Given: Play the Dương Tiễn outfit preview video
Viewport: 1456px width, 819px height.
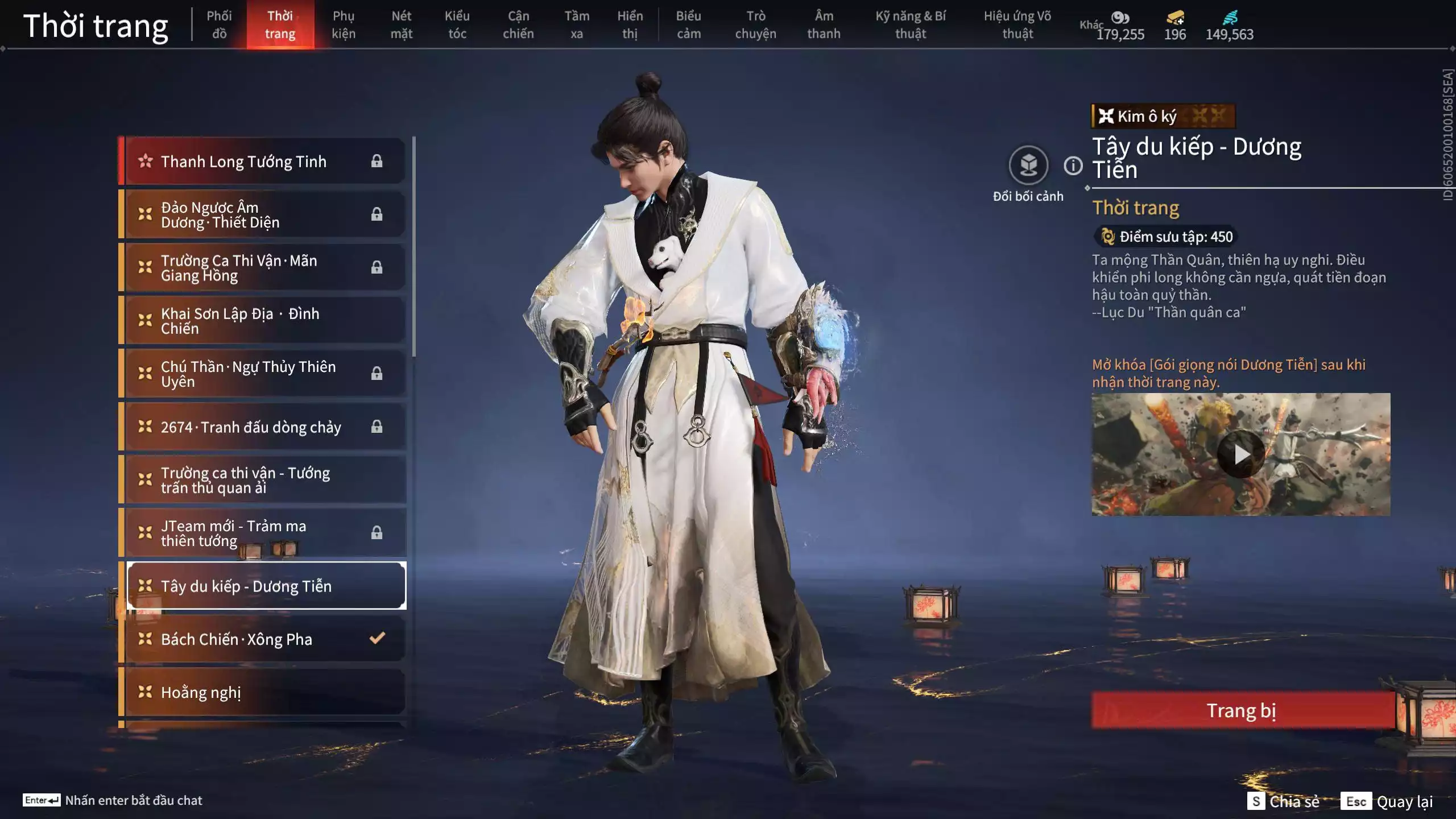Looking at the screenshot, I should coord(1241,454).
